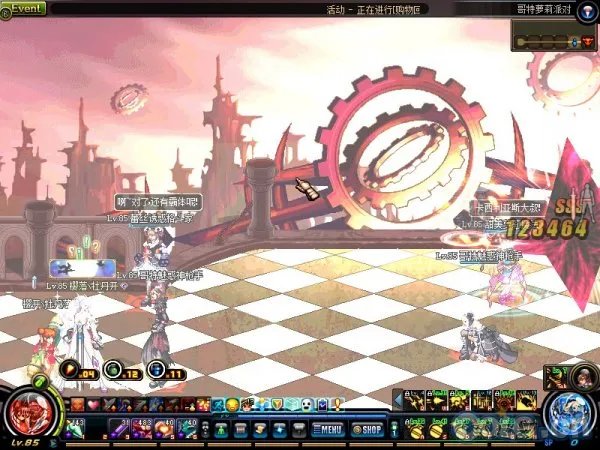600x450 pixels.
Task: Open the SHOP button
Action: [369, 430]
